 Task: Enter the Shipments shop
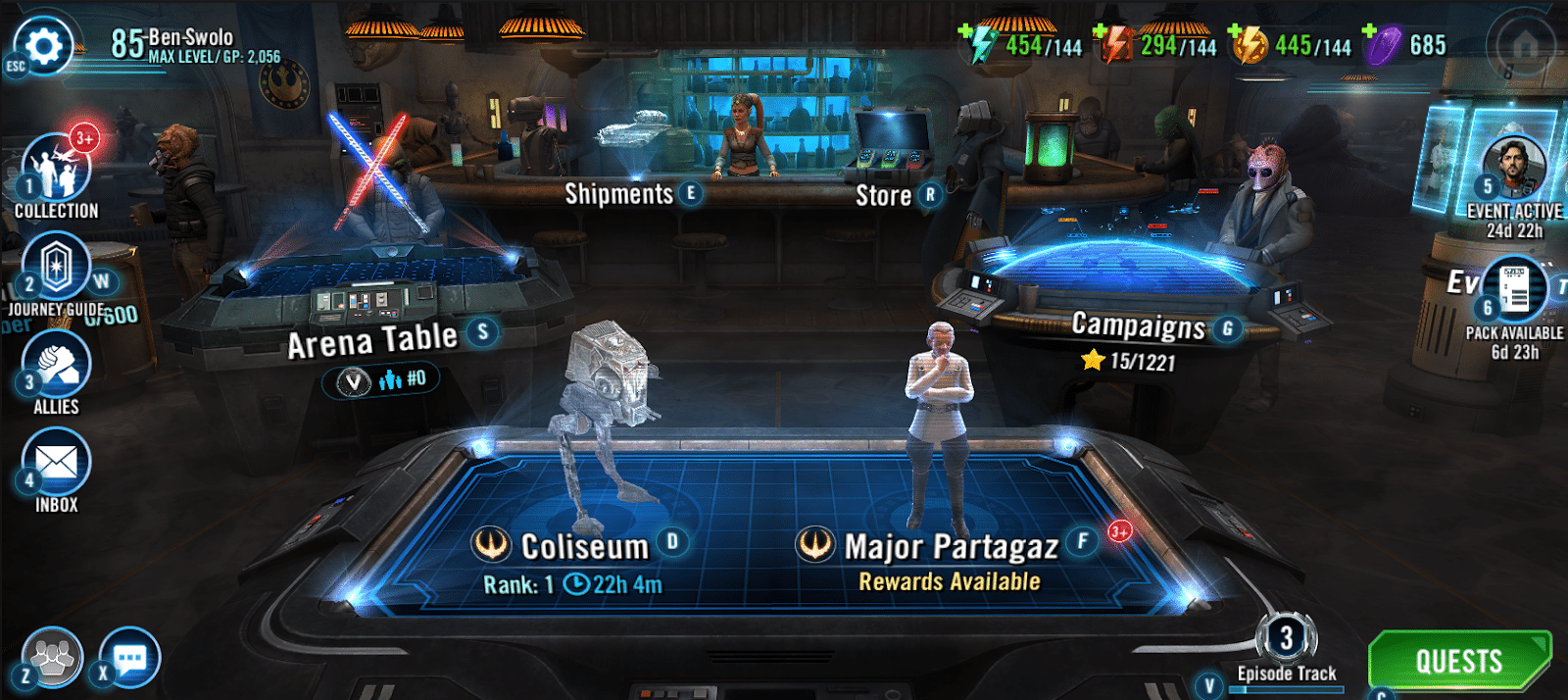(619, 194)
